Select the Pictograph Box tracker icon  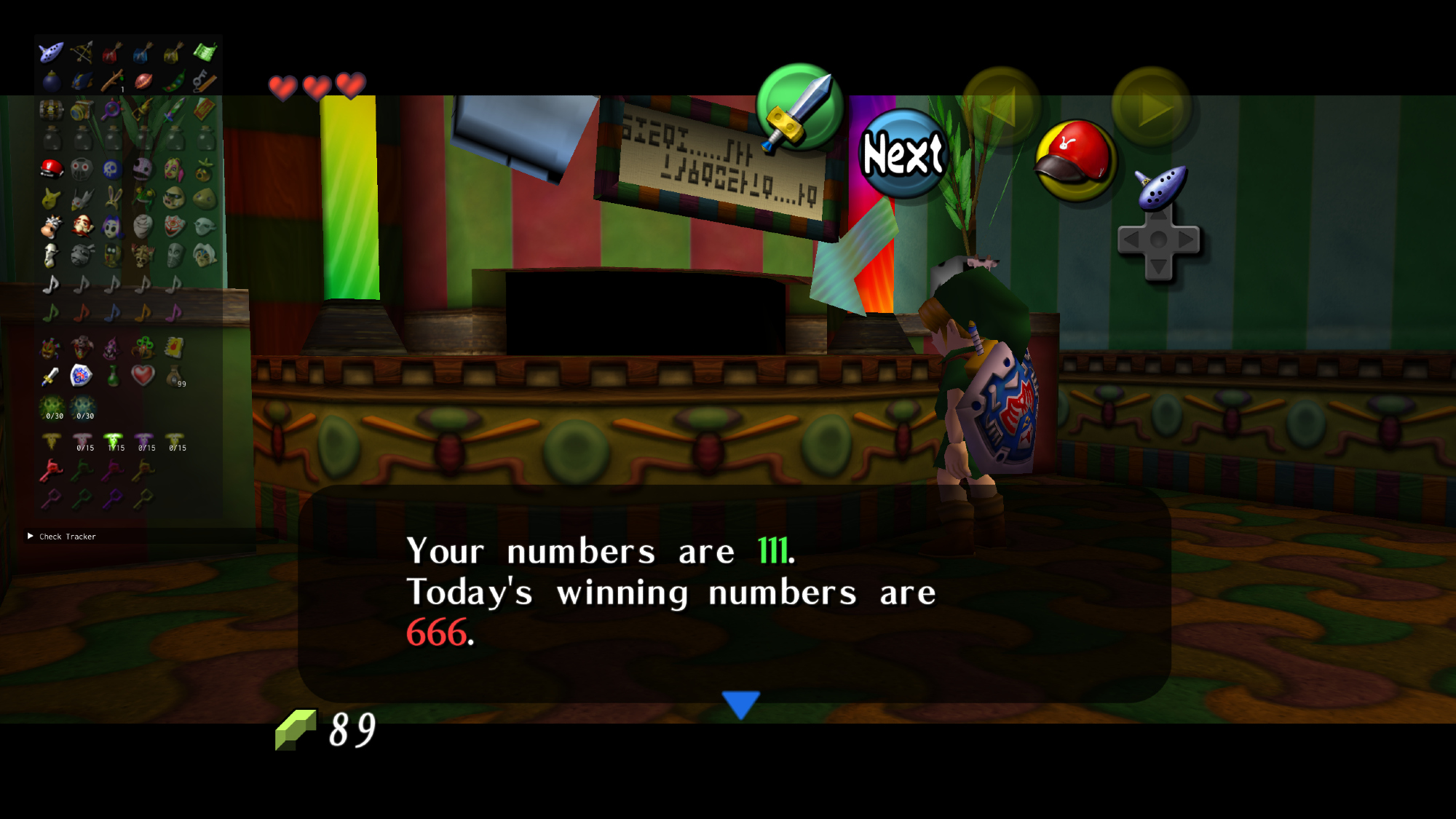82,110
